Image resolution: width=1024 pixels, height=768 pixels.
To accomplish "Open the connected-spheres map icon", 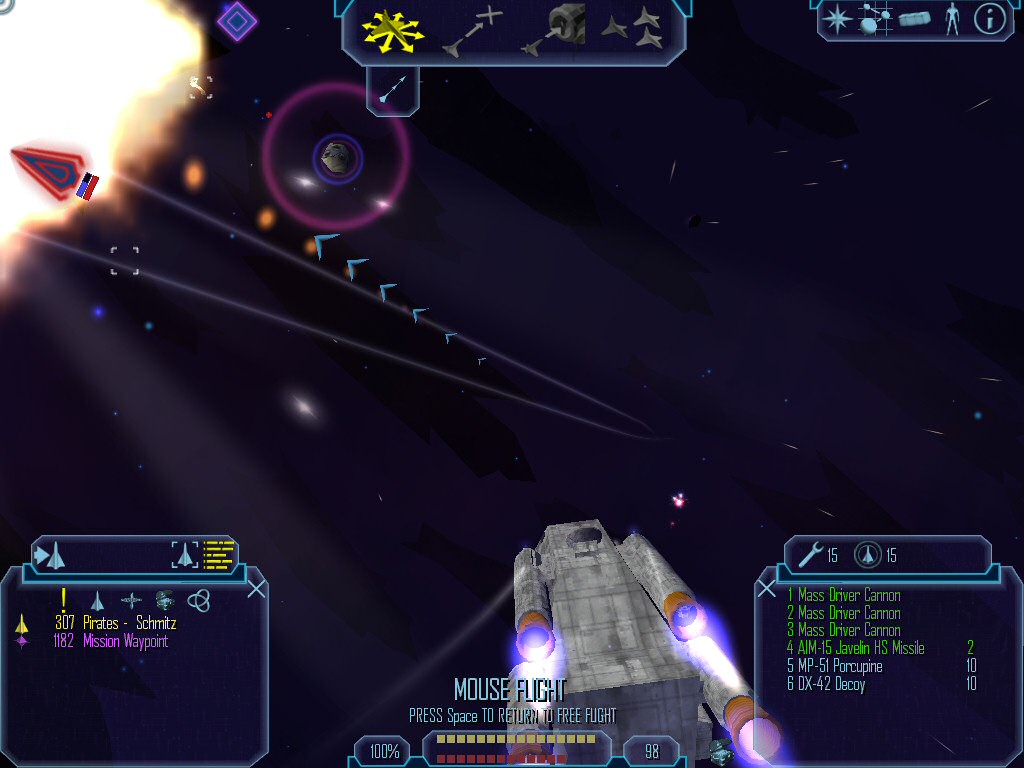I will click(874, 19).
